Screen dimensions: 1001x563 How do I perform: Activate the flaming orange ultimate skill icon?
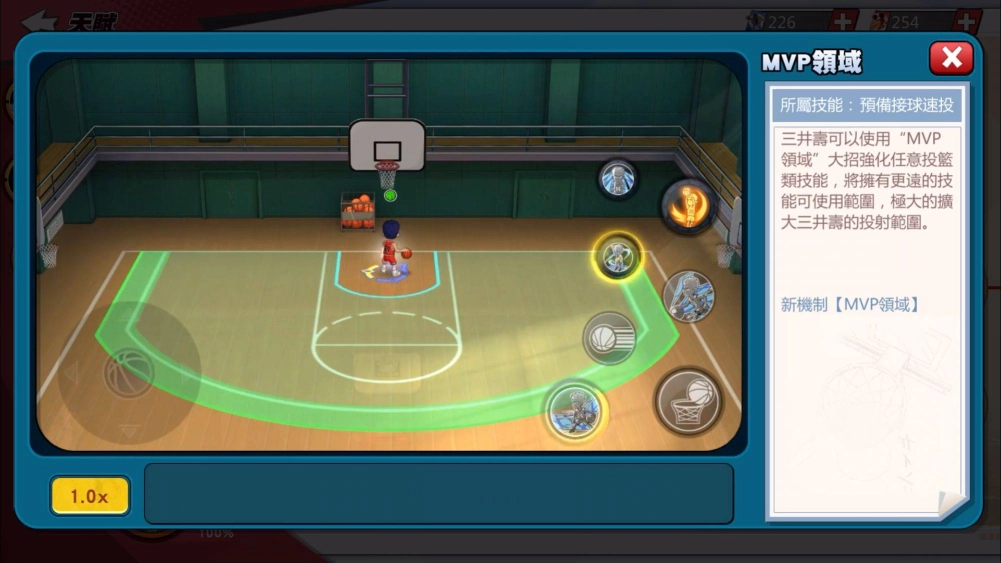tap(689, 206)
